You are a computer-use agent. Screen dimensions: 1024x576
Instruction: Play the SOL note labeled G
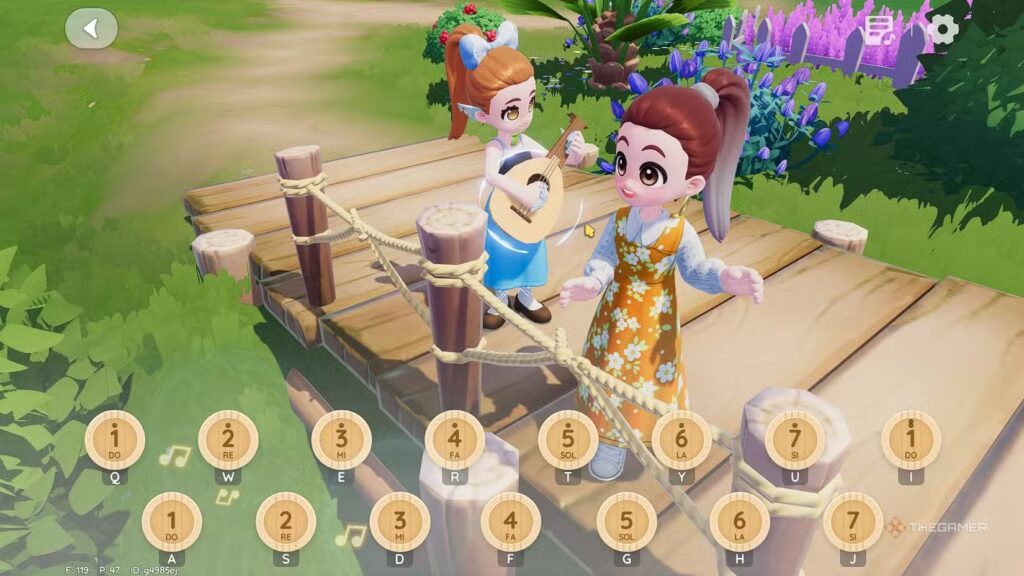coord(626,521)
